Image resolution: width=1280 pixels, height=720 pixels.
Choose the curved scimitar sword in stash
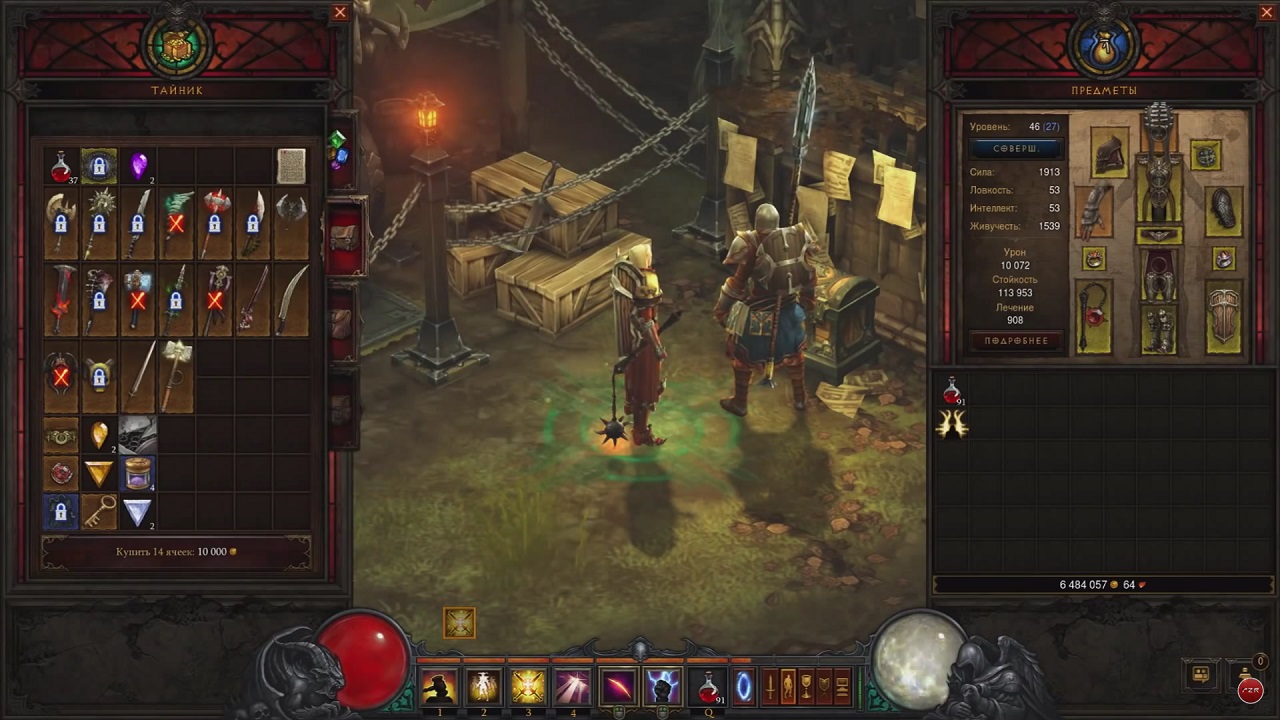click(291, 298)
